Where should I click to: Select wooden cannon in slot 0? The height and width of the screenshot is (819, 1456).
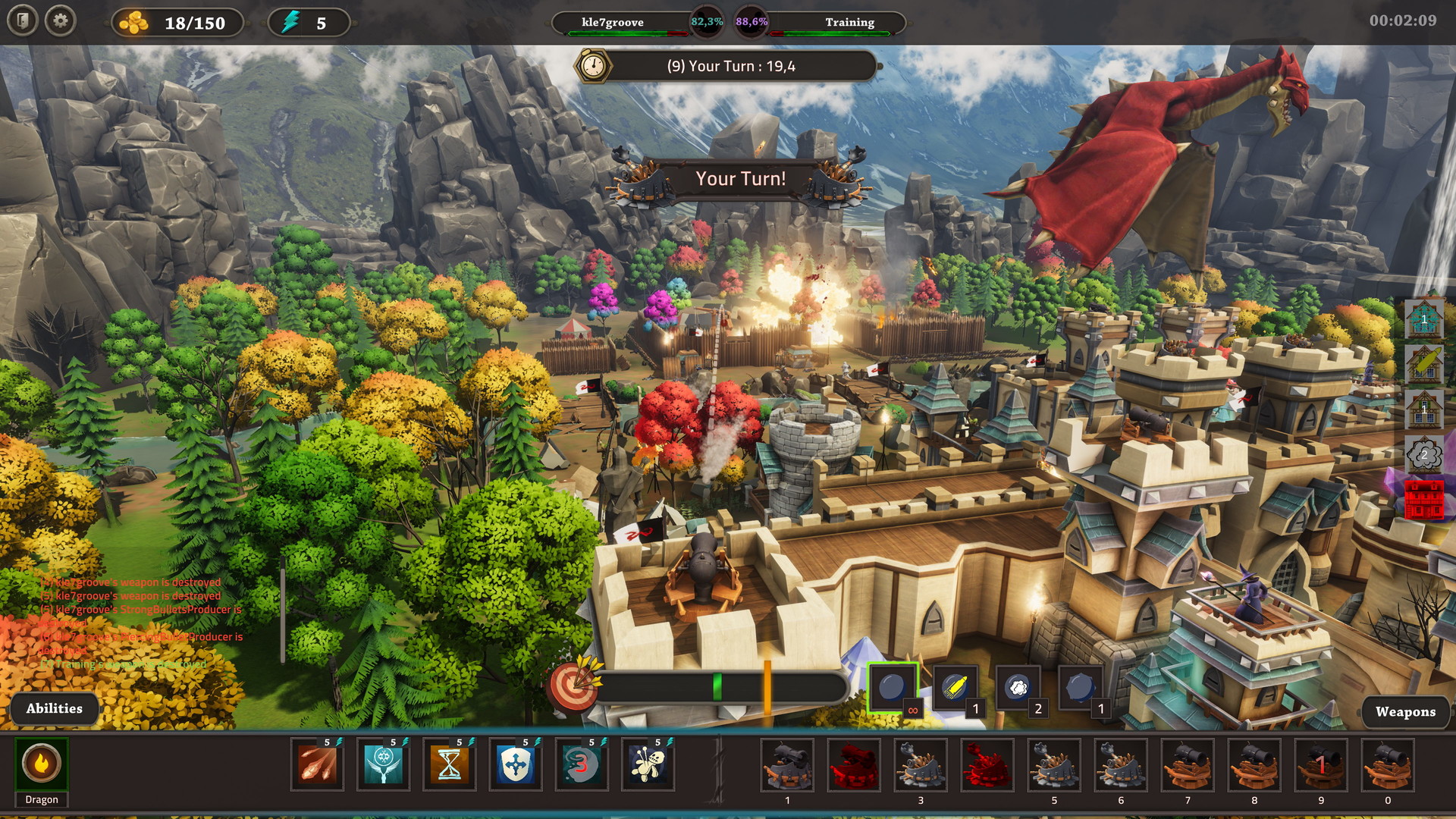click(x=1388, y=766)
